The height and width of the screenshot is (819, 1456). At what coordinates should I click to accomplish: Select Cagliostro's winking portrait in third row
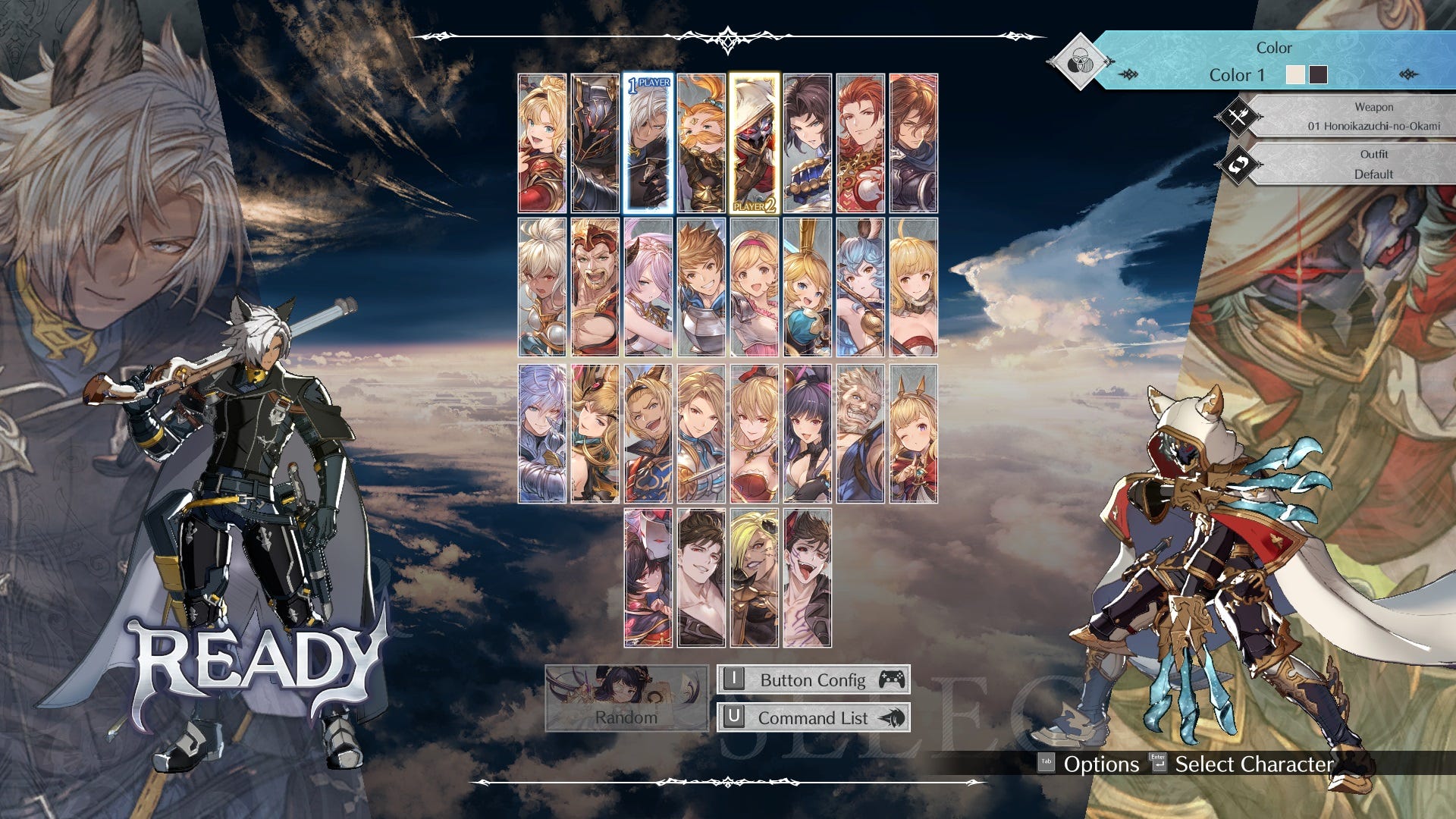tap(914, 432)
